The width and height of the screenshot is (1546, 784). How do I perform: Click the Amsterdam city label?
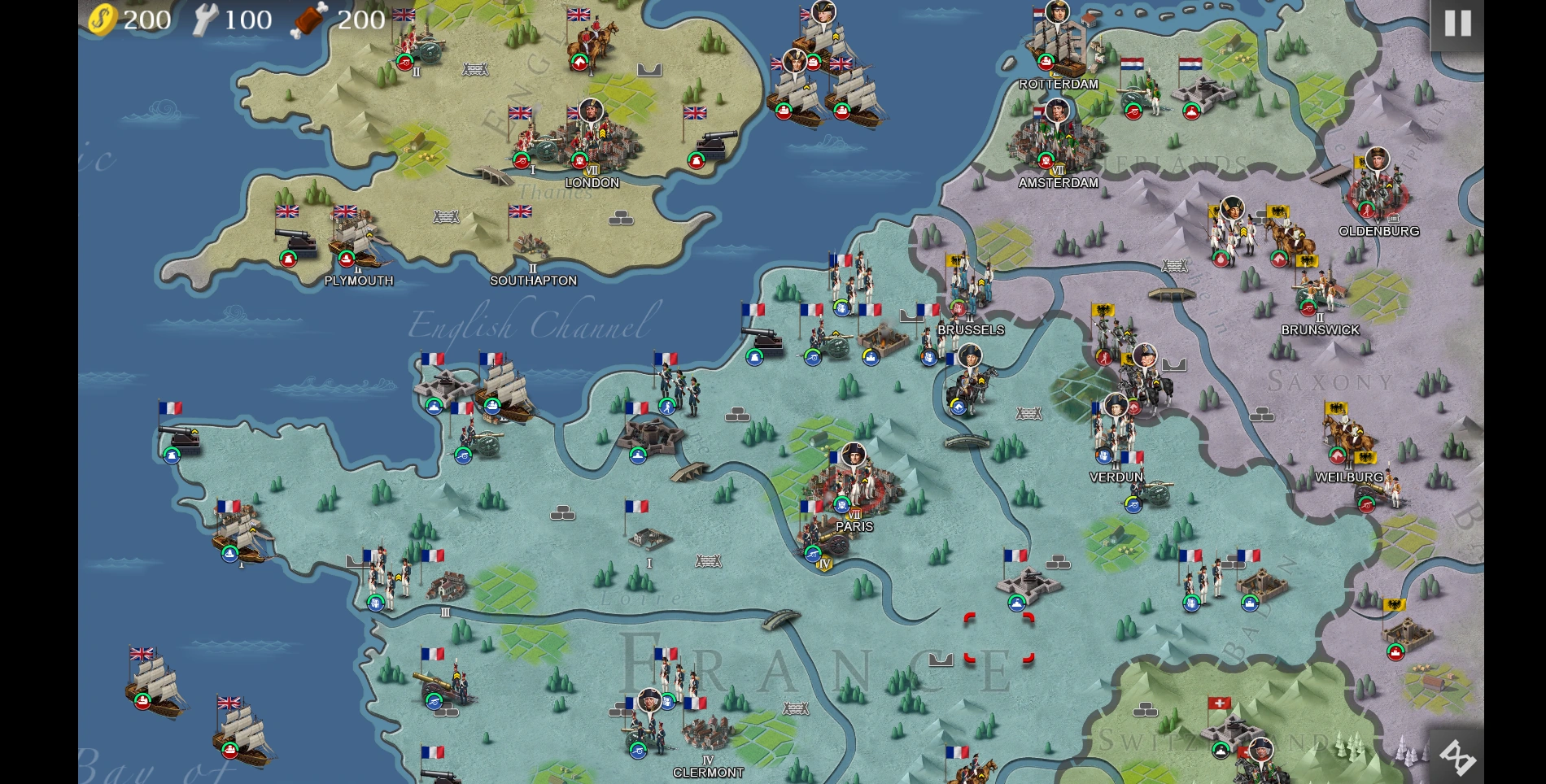[x=1058, y=183]
